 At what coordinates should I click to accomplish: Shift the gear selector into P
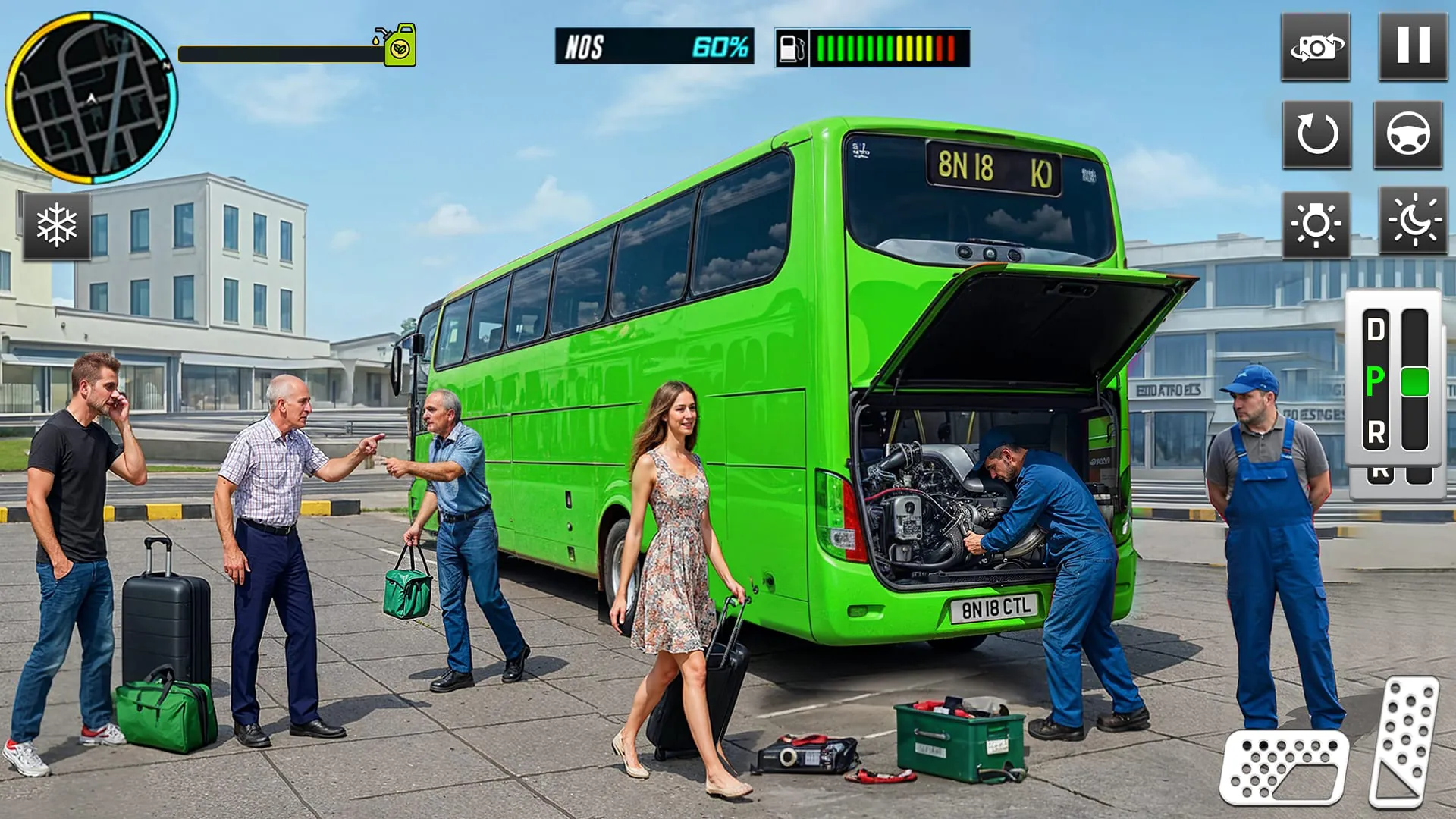[1375, 381]
